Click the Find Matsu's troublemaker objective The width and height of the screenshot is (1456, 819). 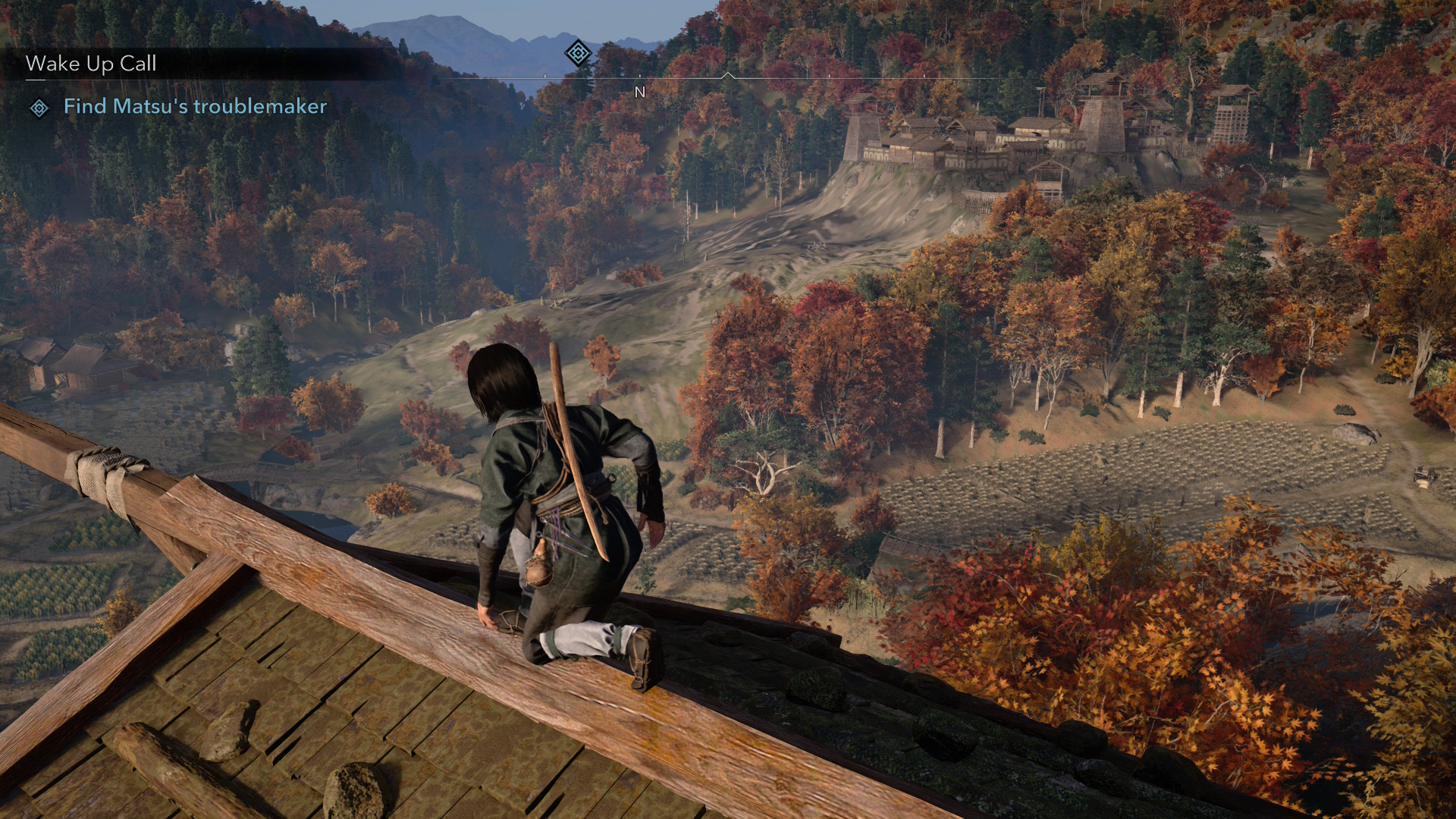pyautogui.click(x=195, y=106)
